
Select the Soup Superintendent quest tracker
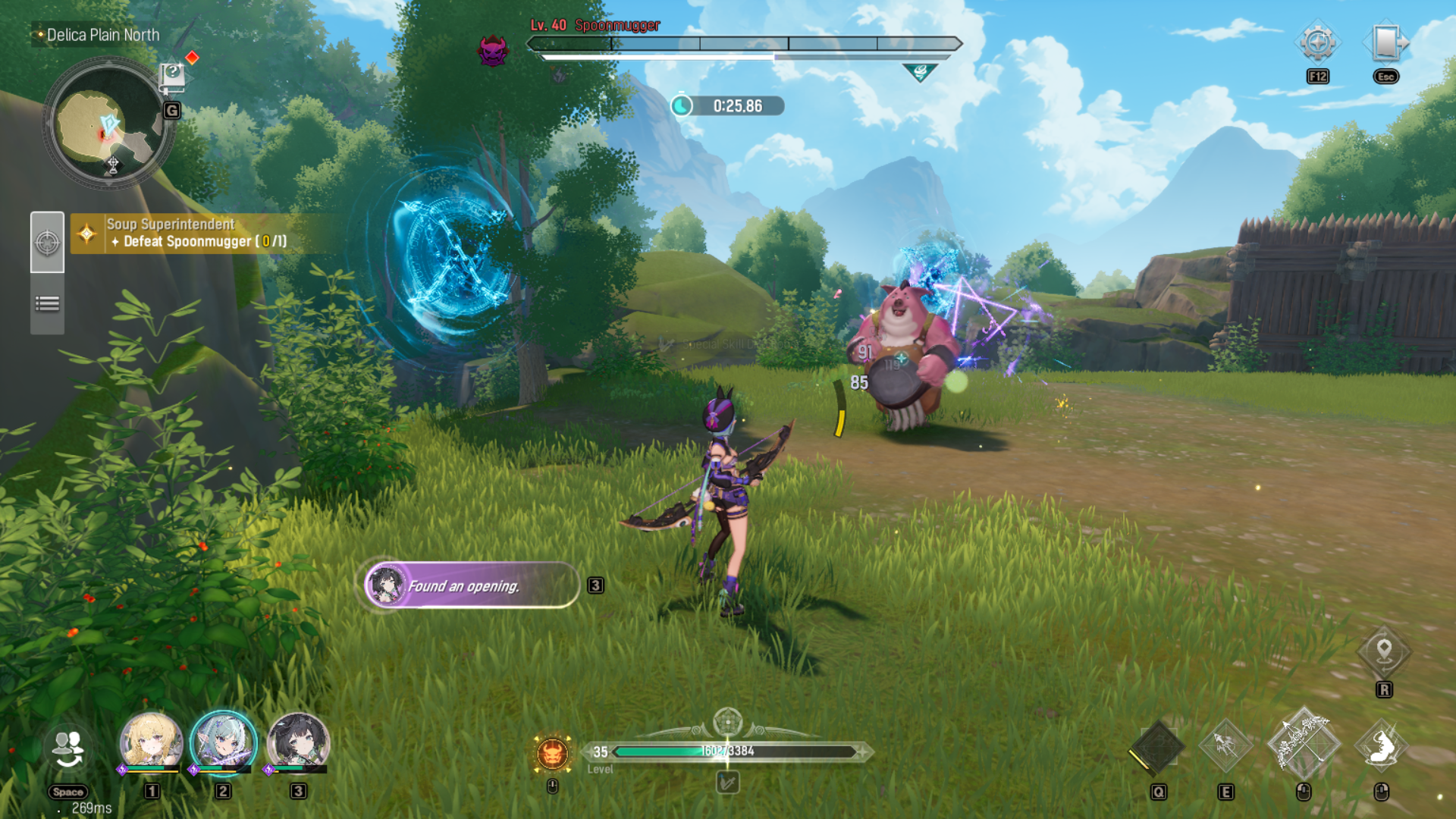click(197, 233)
